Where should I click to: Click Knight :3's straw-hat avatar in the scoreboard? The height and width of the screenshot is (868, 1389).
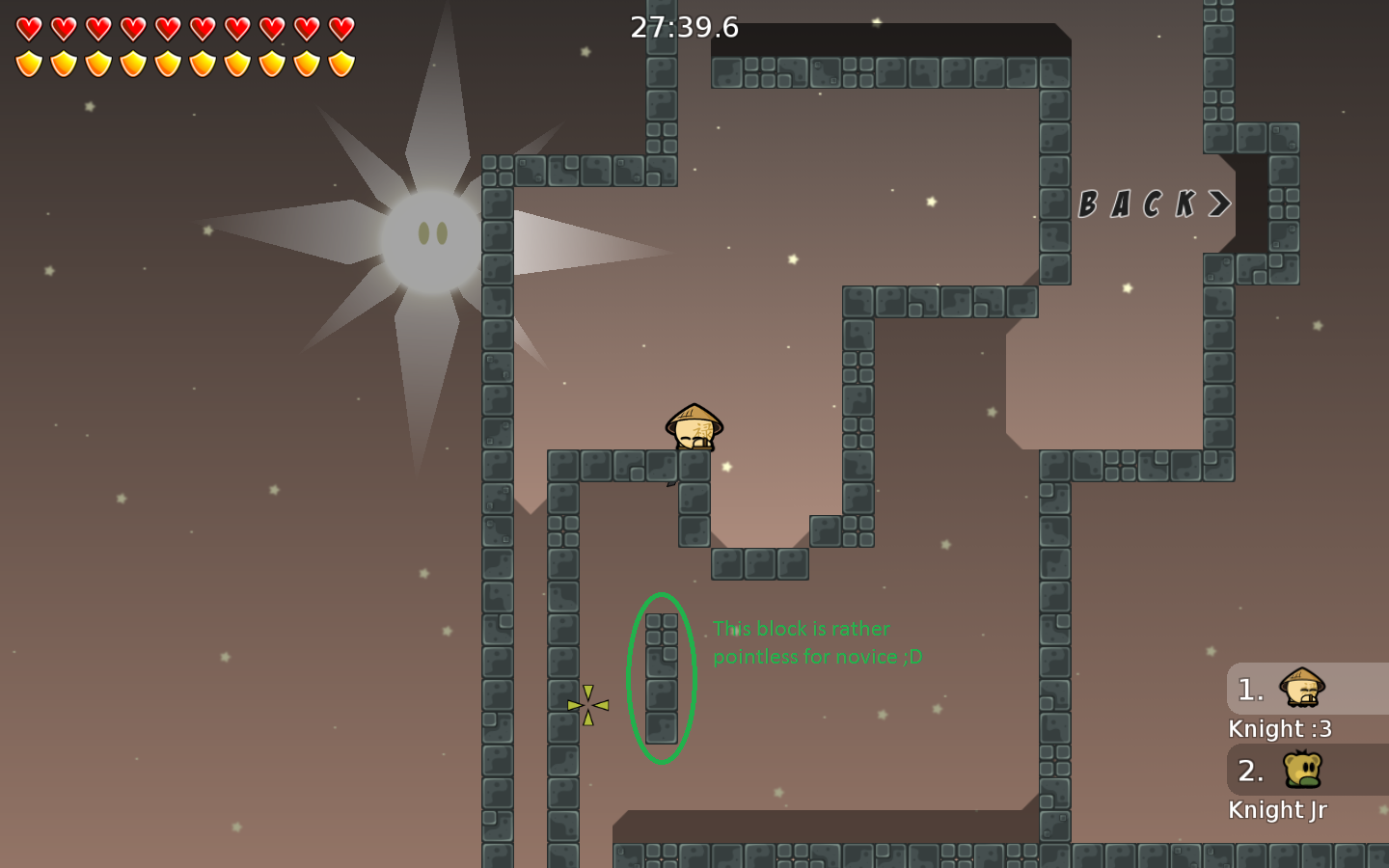pos(1304,689)
